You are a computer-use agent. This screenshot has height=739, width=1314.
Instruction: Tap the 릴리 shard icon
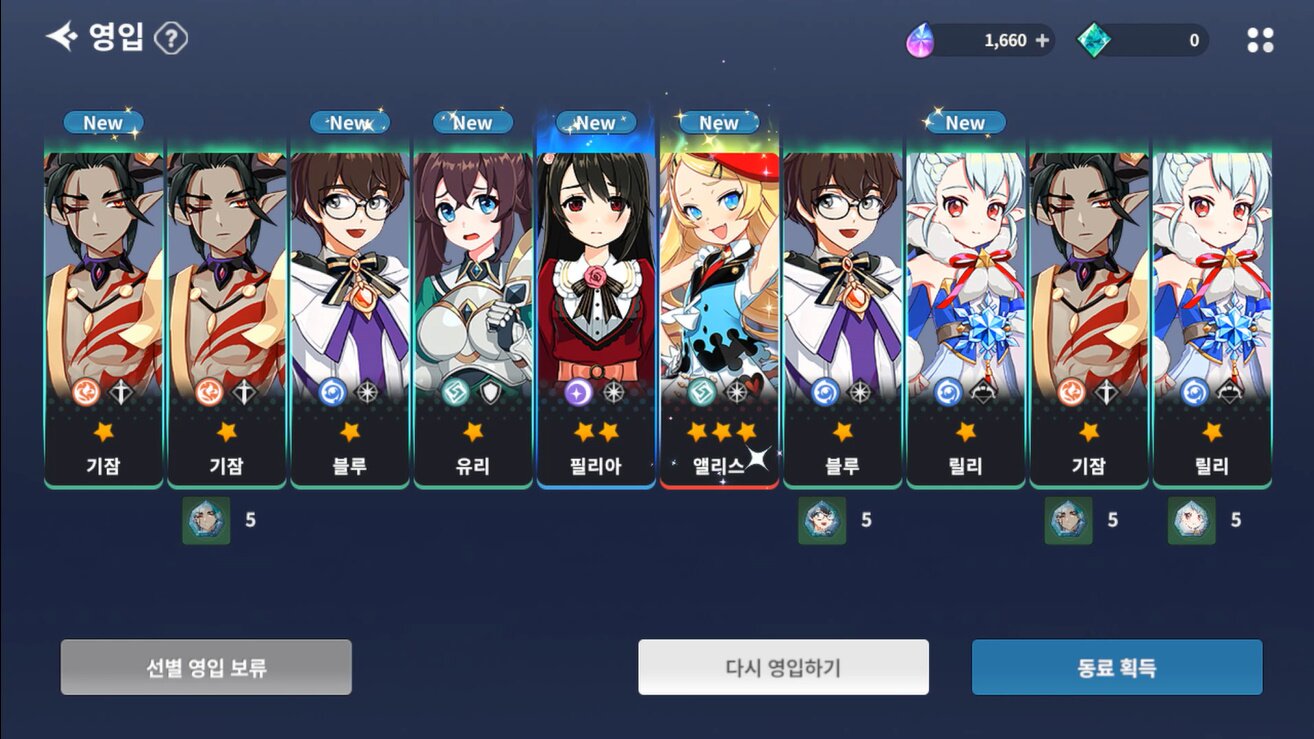click(x=1192, y=520)
